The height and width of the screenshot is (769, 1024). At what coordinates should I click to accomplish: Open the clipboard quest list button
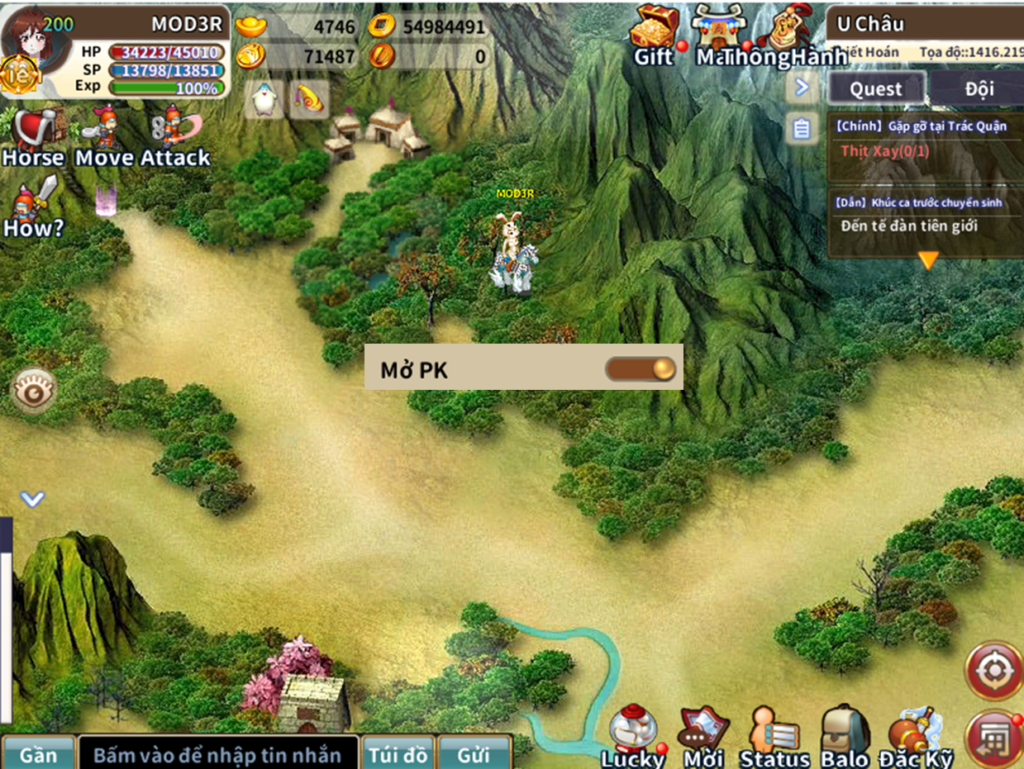(801, 128)
